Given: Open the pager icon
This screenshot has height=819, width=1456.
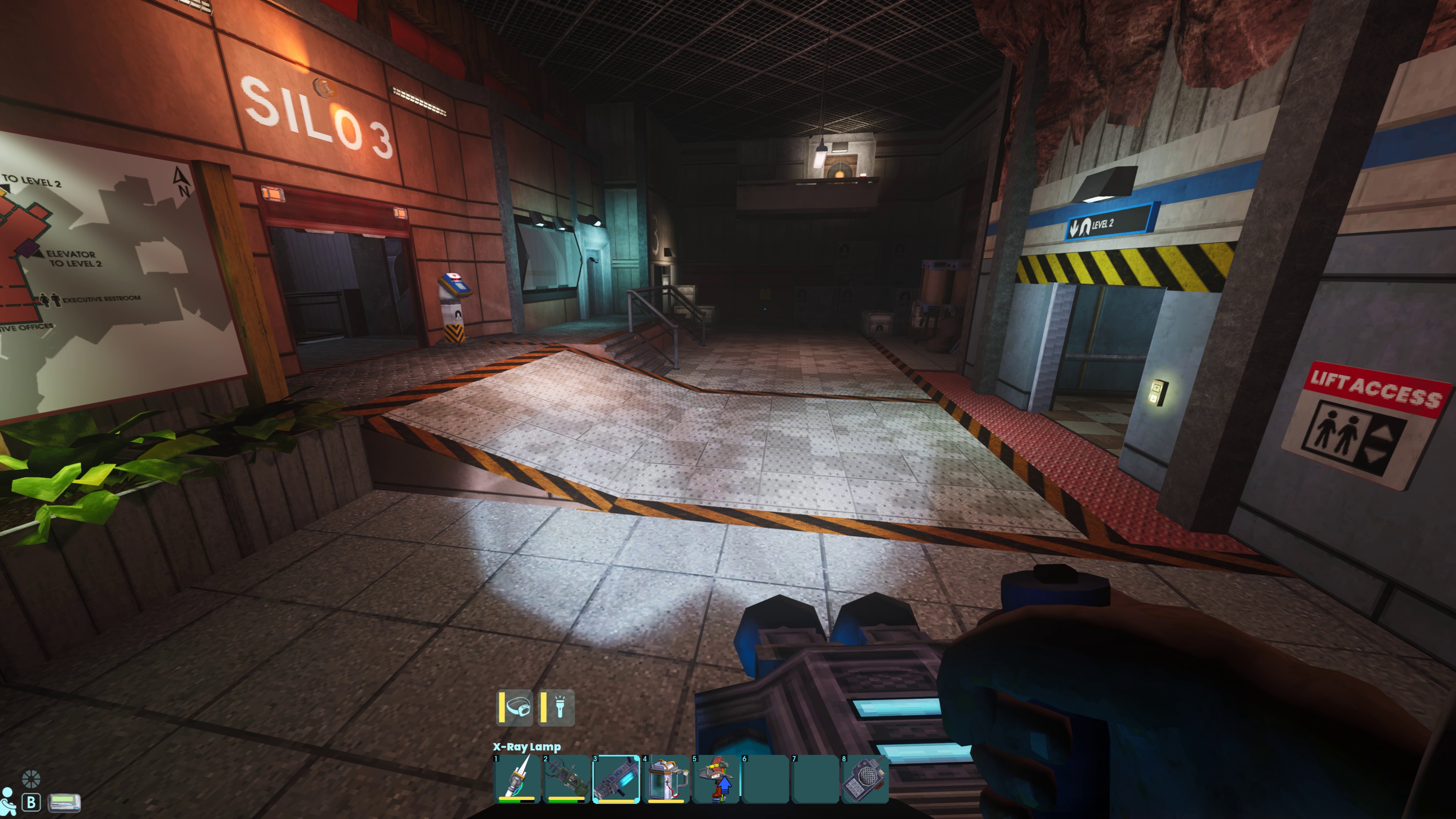Looking at the screenshot, I should click(x=64, y=802).
